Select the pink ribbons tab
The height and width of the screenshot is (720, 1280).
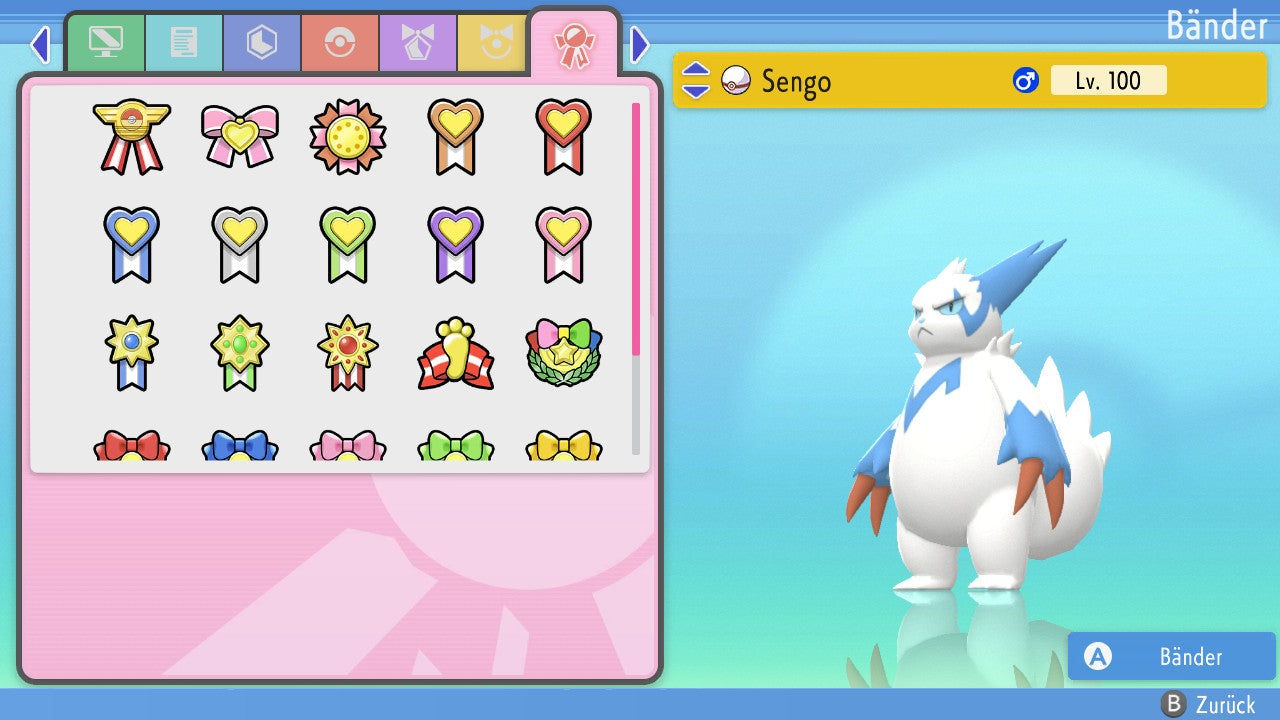574,43
